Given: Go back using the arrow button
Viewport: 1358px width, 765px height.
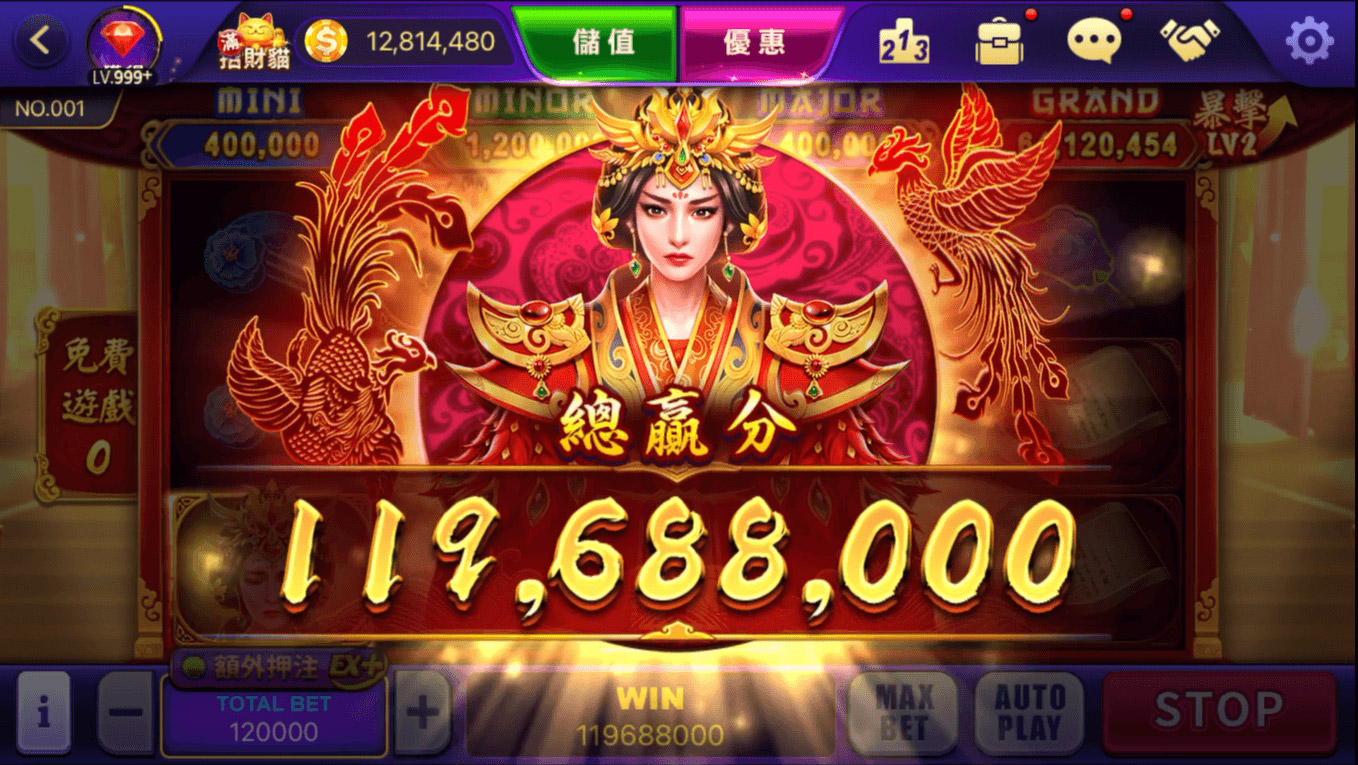Looking at the screenshot, I should pyautogui.click(x=41, y=41).
